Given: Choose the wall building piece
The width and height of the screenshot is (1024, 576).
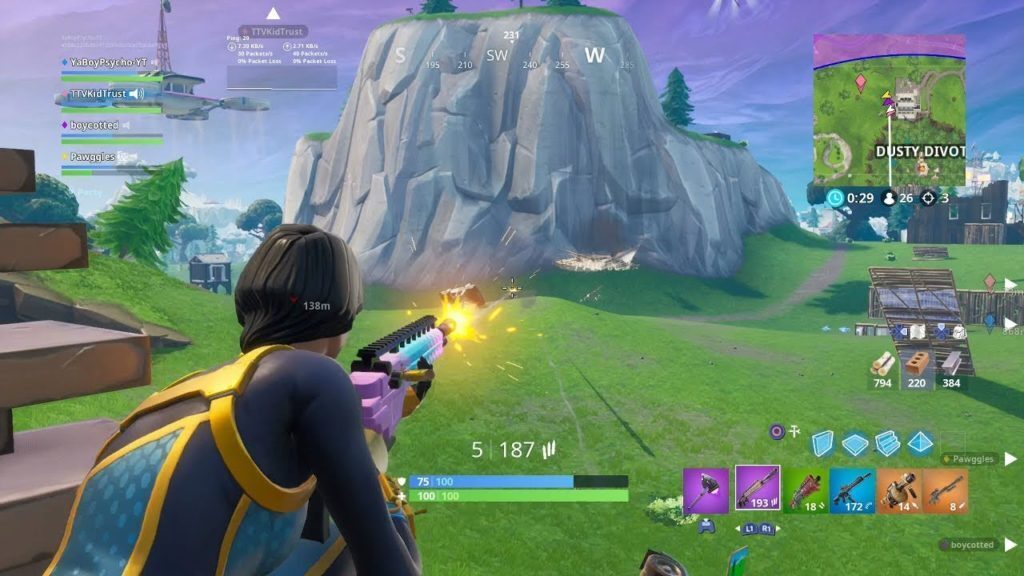Looking at the screenshot, I should point(822,443).
